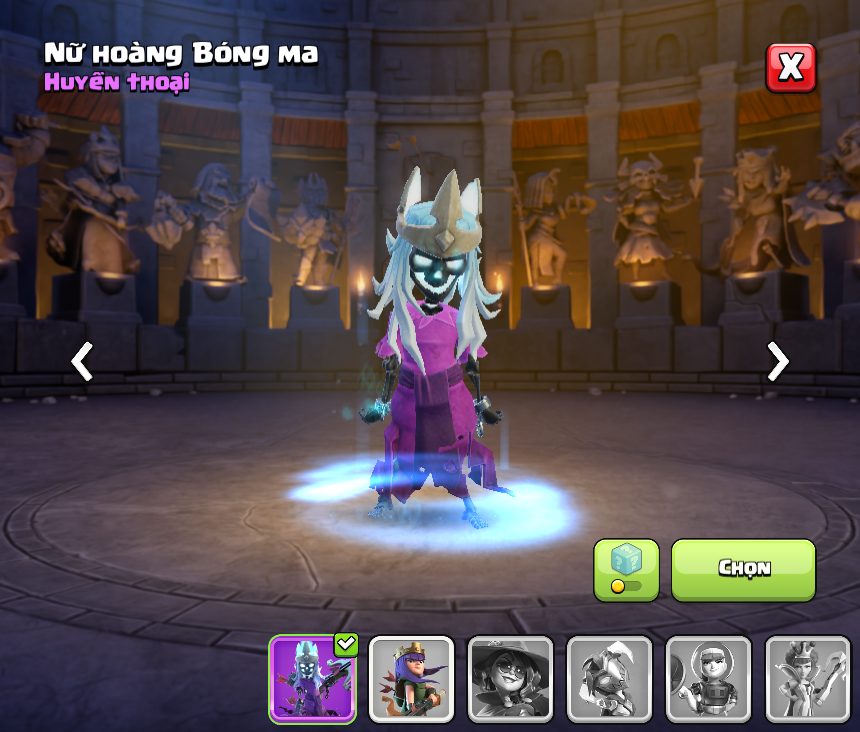
Task: Show the previous skin with the left arrow
Action: click(x=82, y=361)
